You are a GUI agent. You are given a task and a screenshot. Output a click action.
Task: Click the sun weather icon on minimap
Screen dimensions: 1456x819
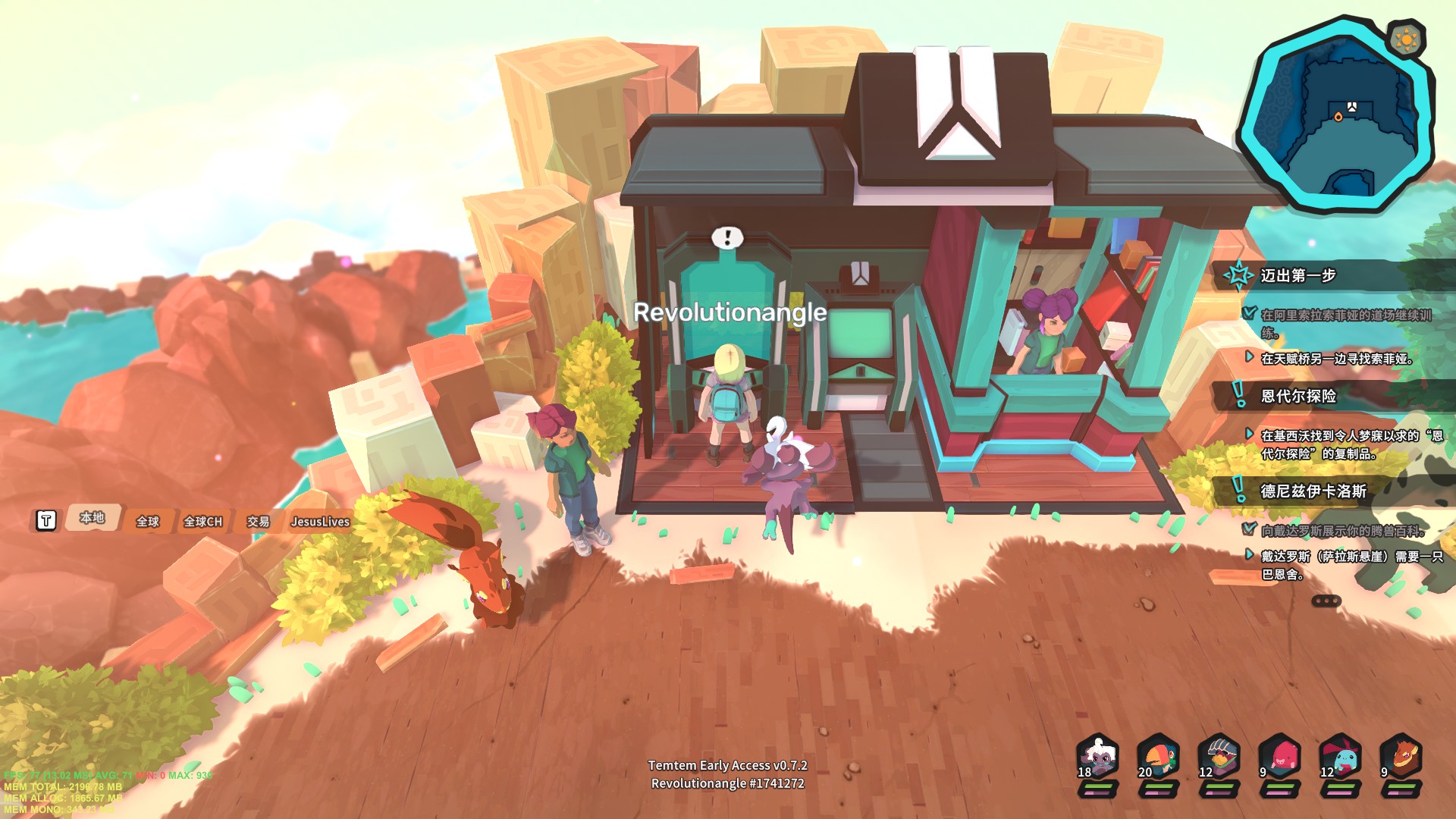pyautogui.click(x=1405, y=38)
